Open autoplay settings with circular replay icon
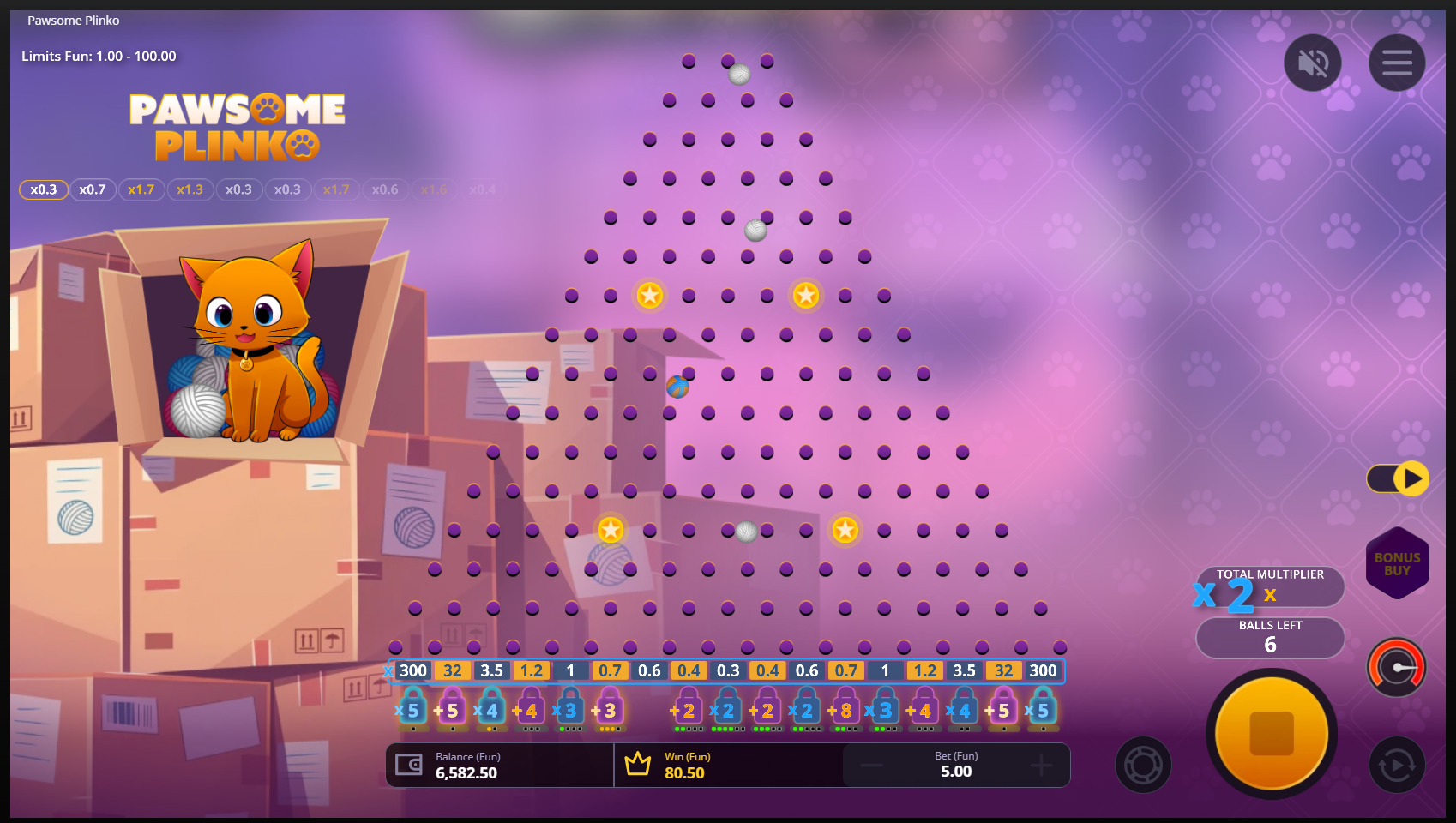1456x823 pixels. (1396, 764)
